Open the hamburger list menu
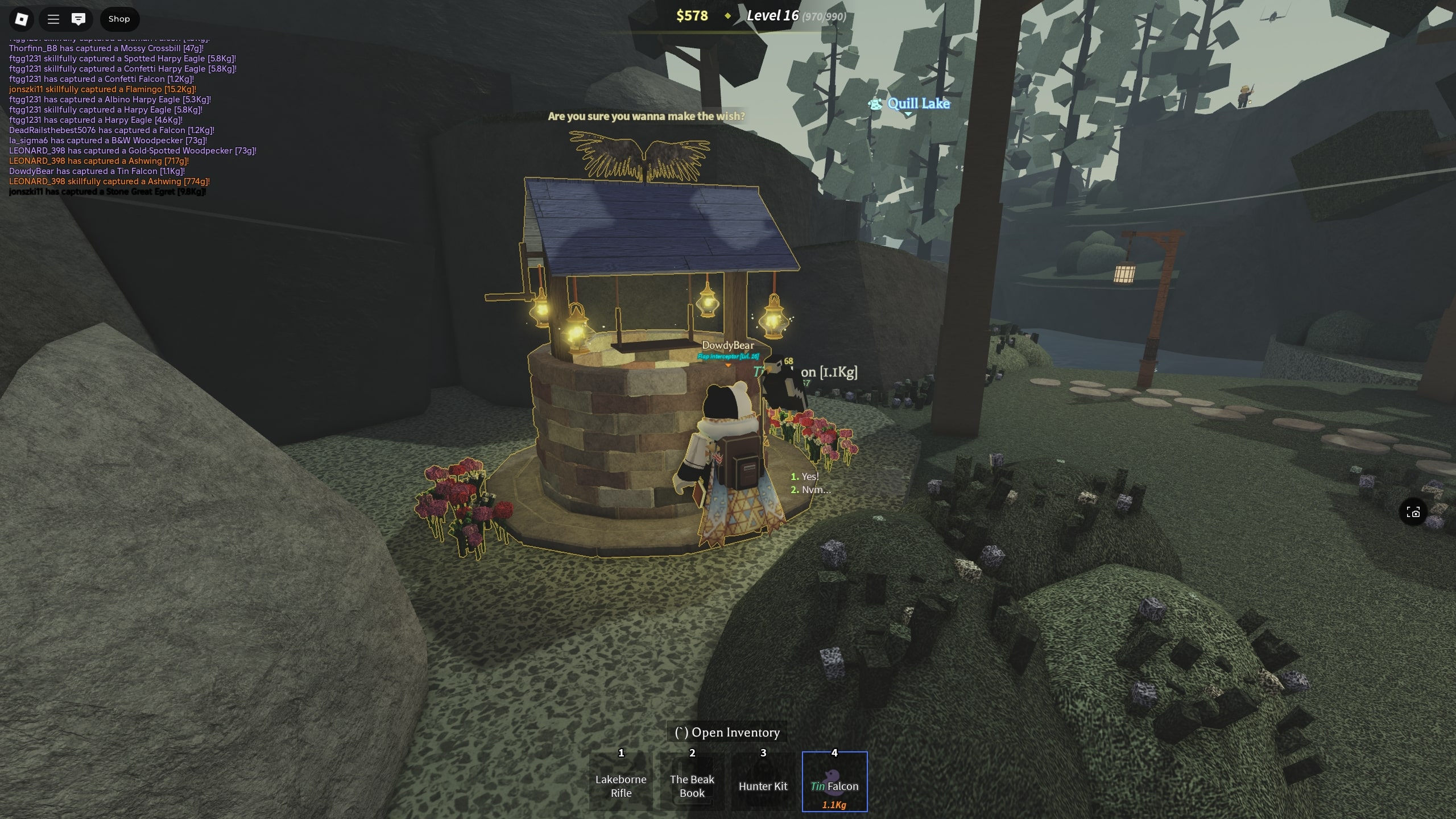Viewport: 1456px width, 819px height. [x=53, y=19]
